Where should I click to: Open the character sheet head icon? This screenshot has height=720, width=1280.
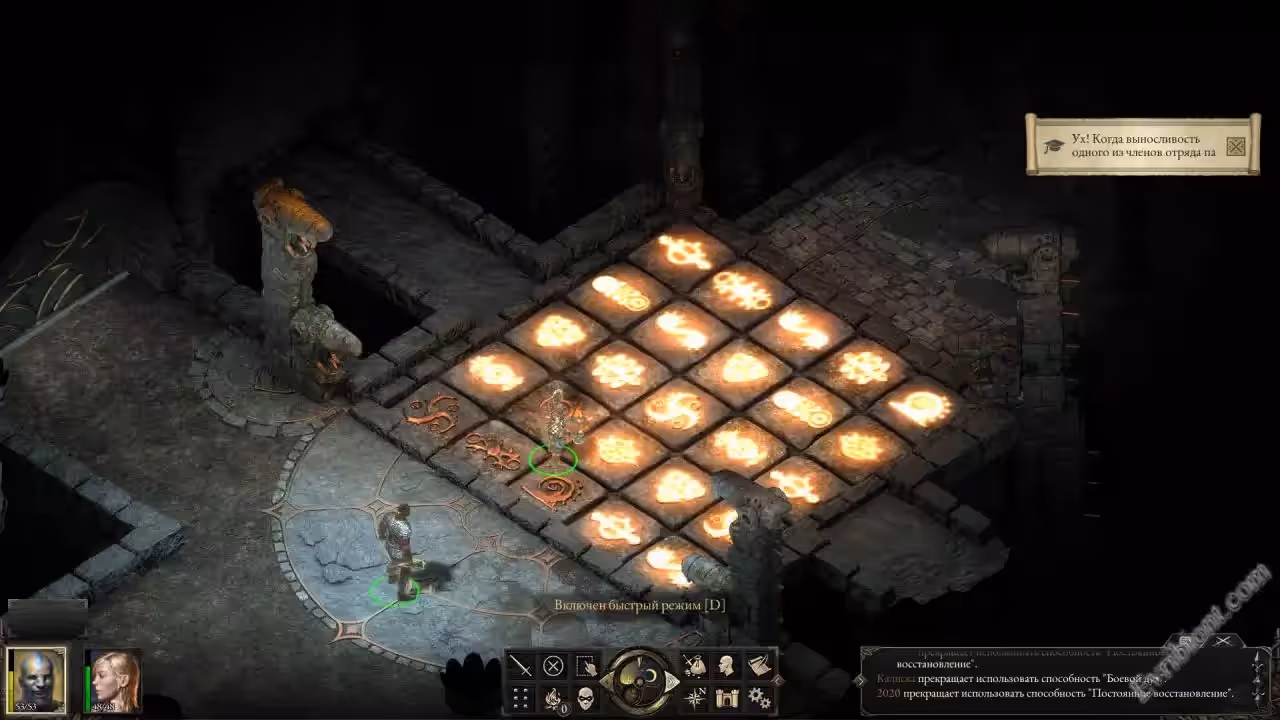(x=727, y=666)
